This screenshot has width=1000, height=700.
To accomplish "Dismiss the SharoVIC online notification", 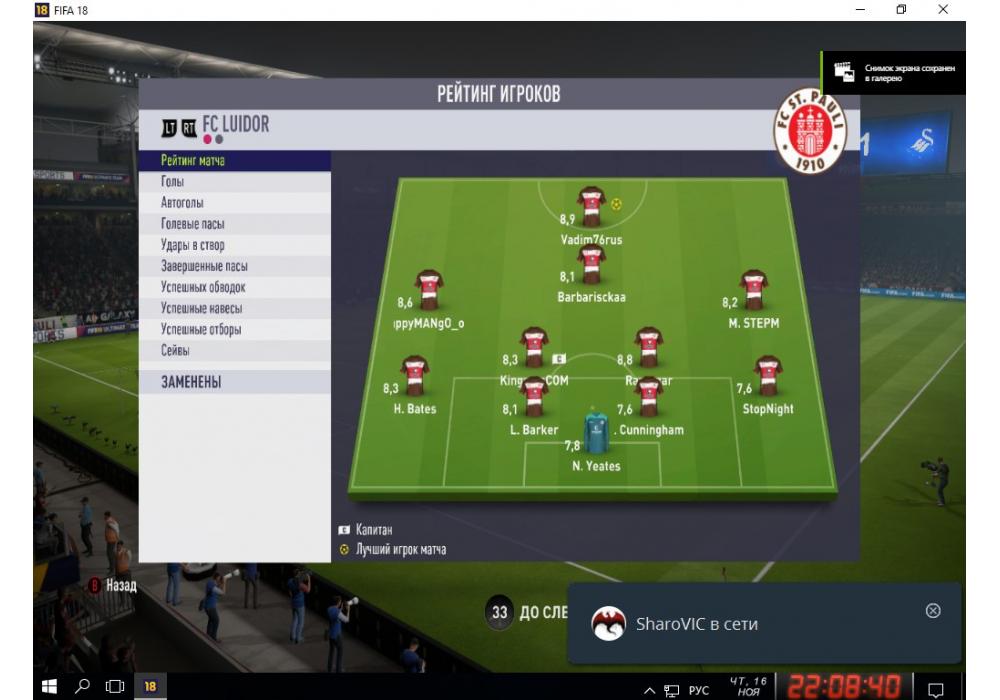I will [933, 610].
